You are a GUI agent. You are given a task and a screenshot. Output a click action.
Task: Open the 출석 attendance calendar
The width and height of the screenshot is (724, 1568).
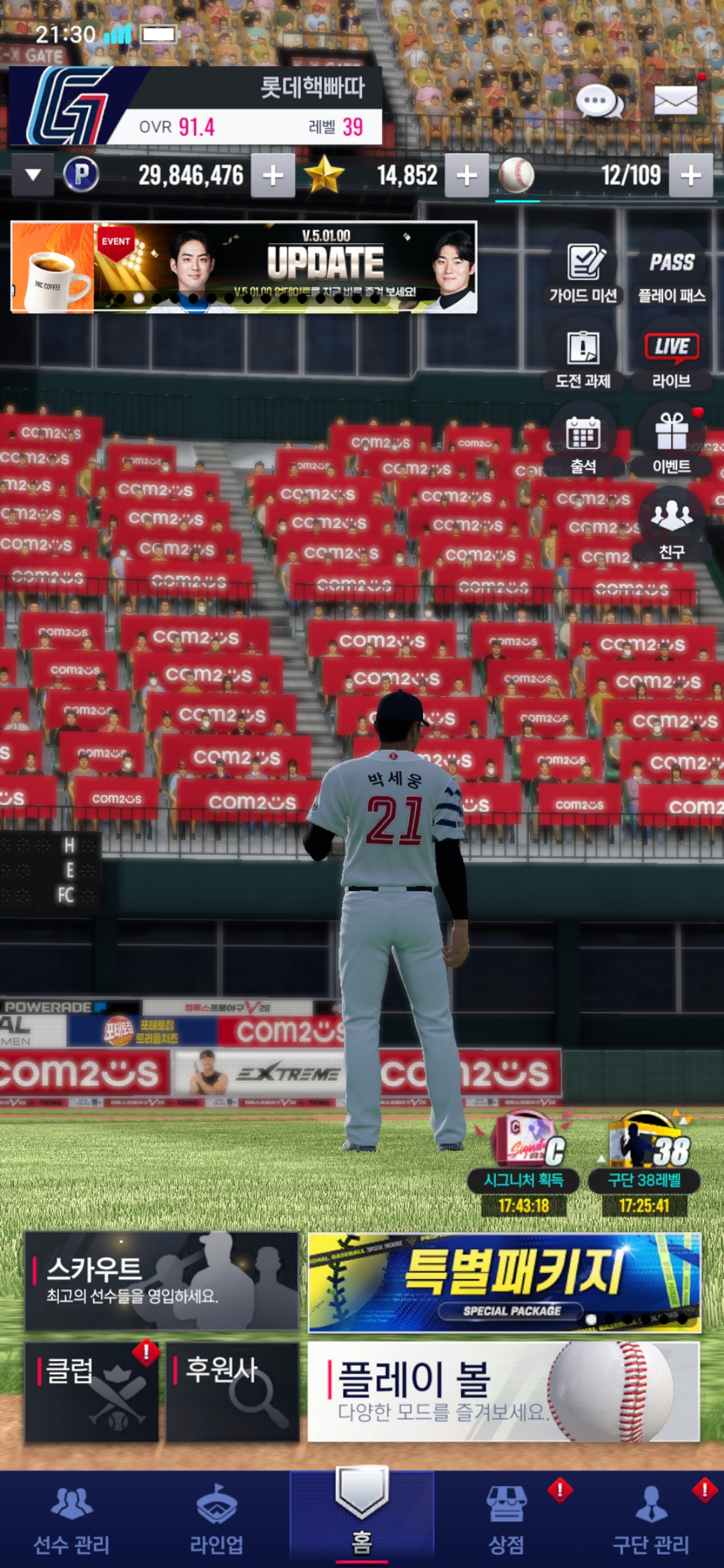pyautogui.click(x=583, y=441)
